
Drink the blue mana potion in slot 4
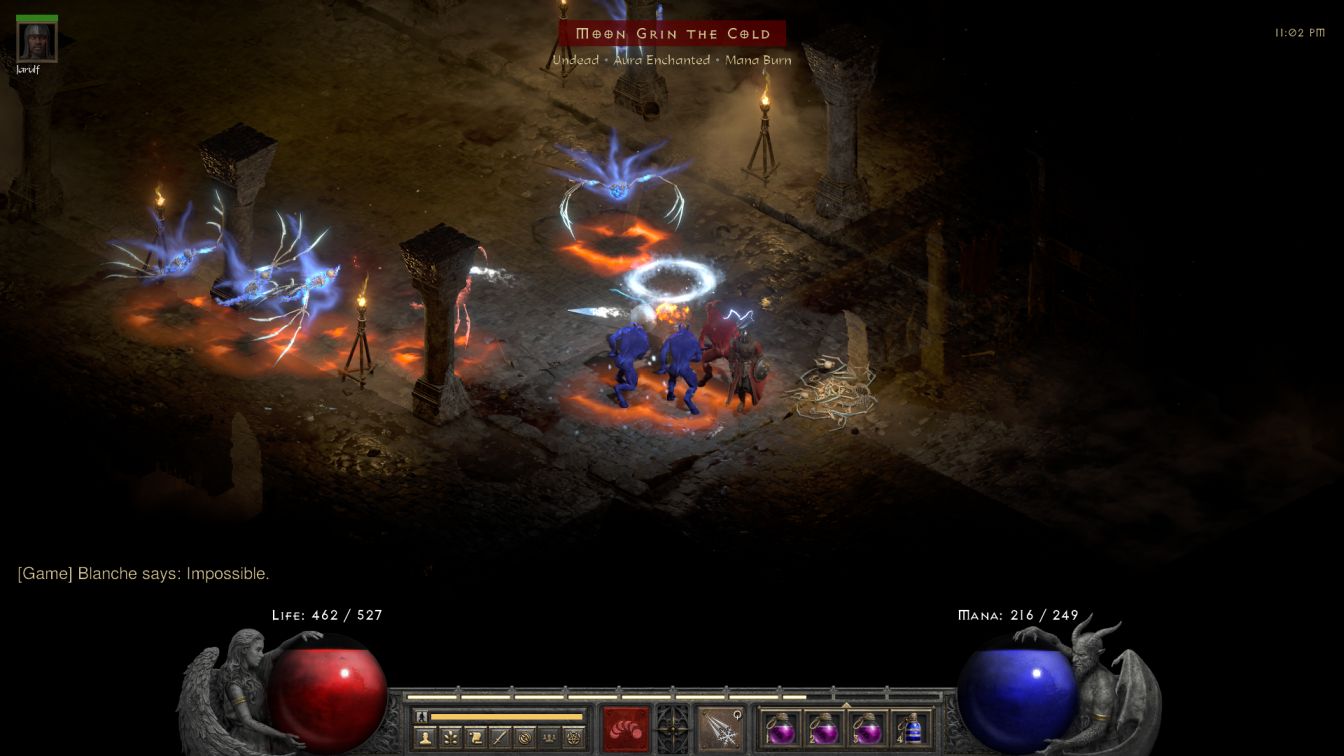(x=911, y=728)
